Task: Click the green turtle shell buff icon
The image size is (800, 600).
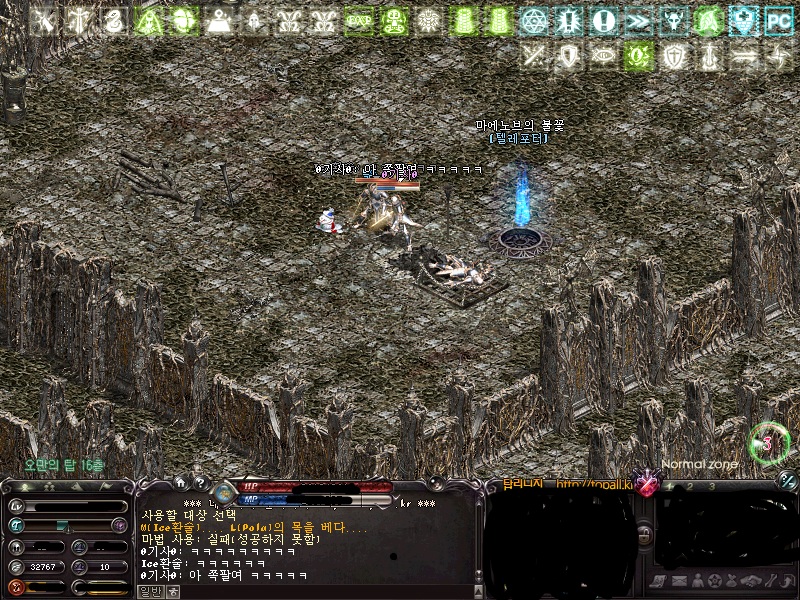Action: point(184,20)
